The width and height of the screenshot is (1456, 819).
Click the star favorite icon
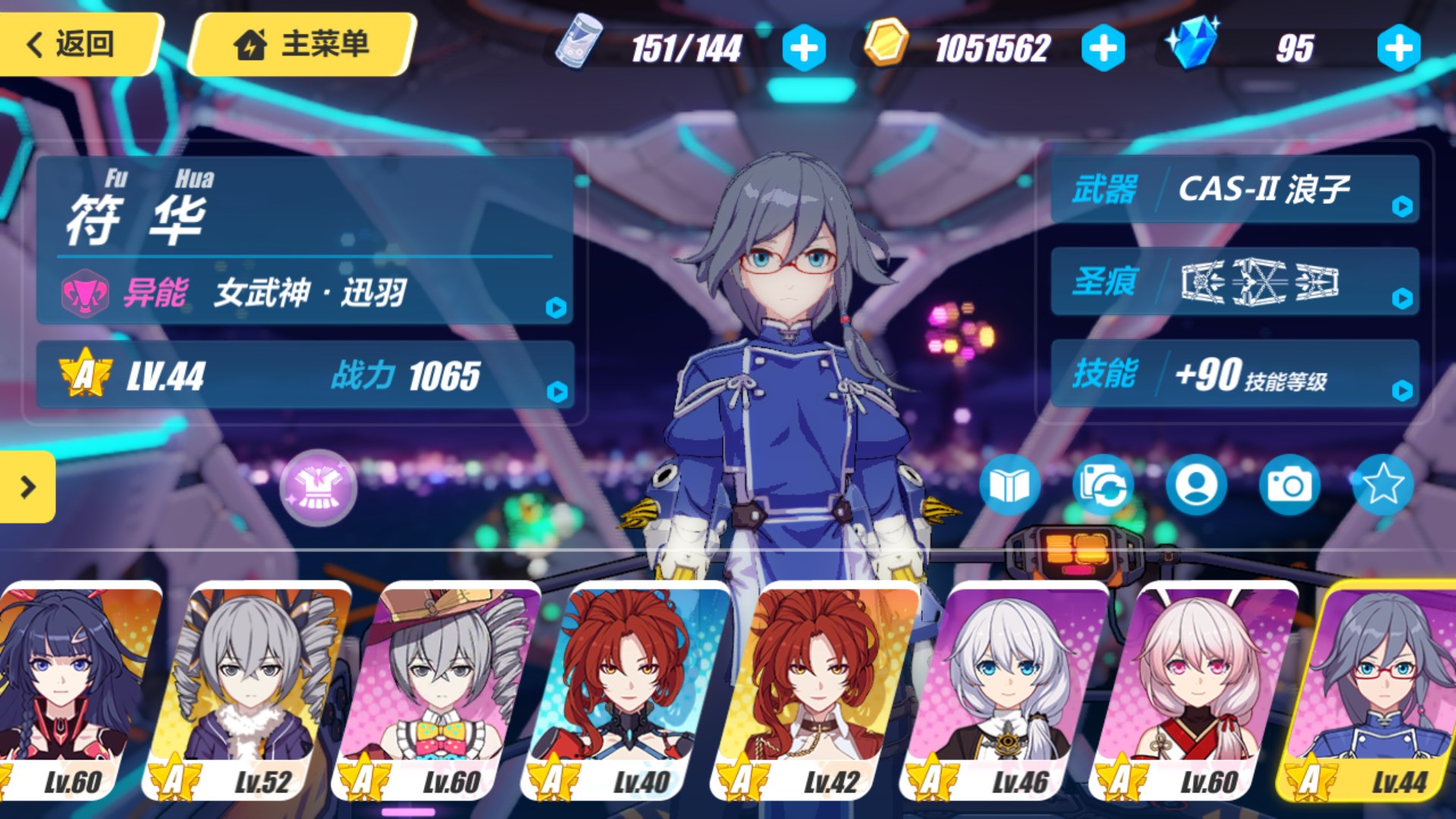[1382, 485]
